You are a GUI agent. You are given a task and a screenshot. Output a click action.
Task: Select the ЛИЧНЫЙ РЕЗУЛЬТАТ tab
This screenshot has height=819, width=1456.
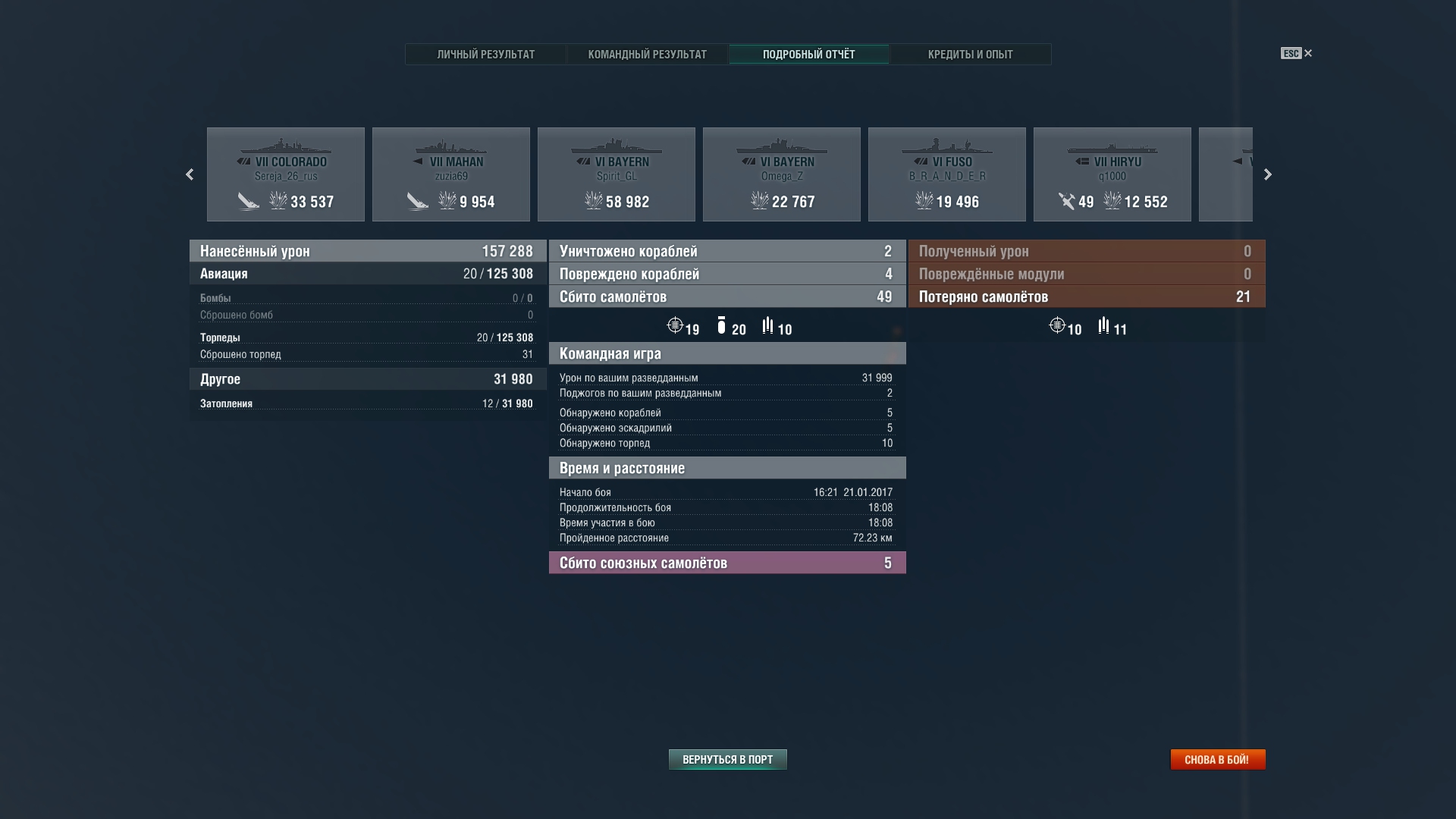485,54
